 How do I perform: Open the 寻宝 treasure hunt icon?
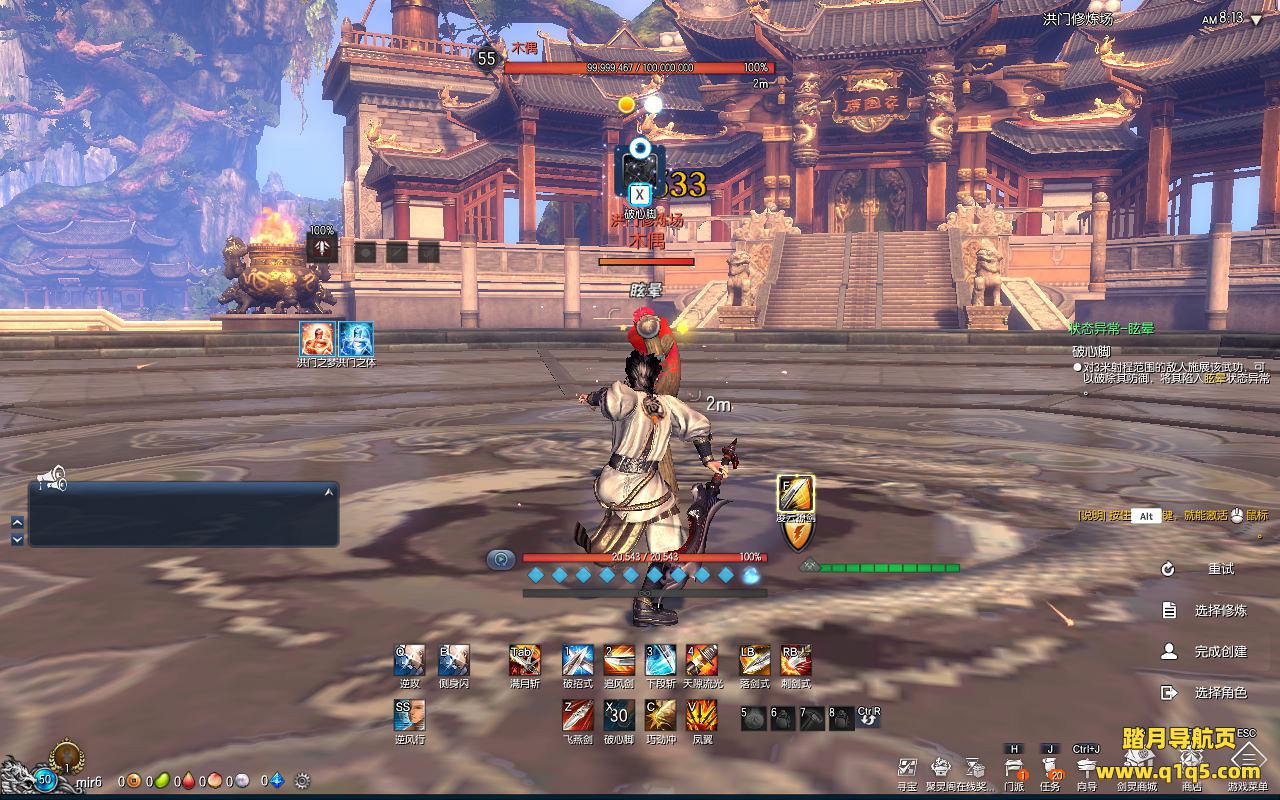click(x=906, y=768)
